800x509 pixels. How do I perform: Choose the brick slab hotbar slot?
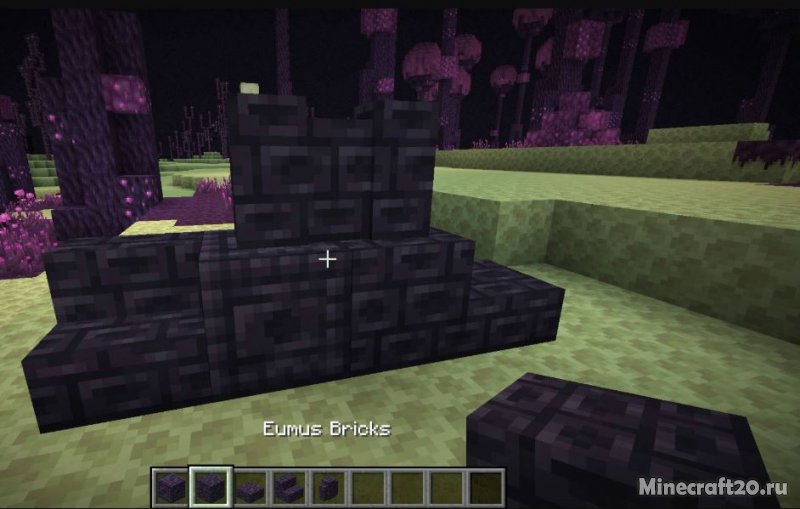tap(250, 487)
